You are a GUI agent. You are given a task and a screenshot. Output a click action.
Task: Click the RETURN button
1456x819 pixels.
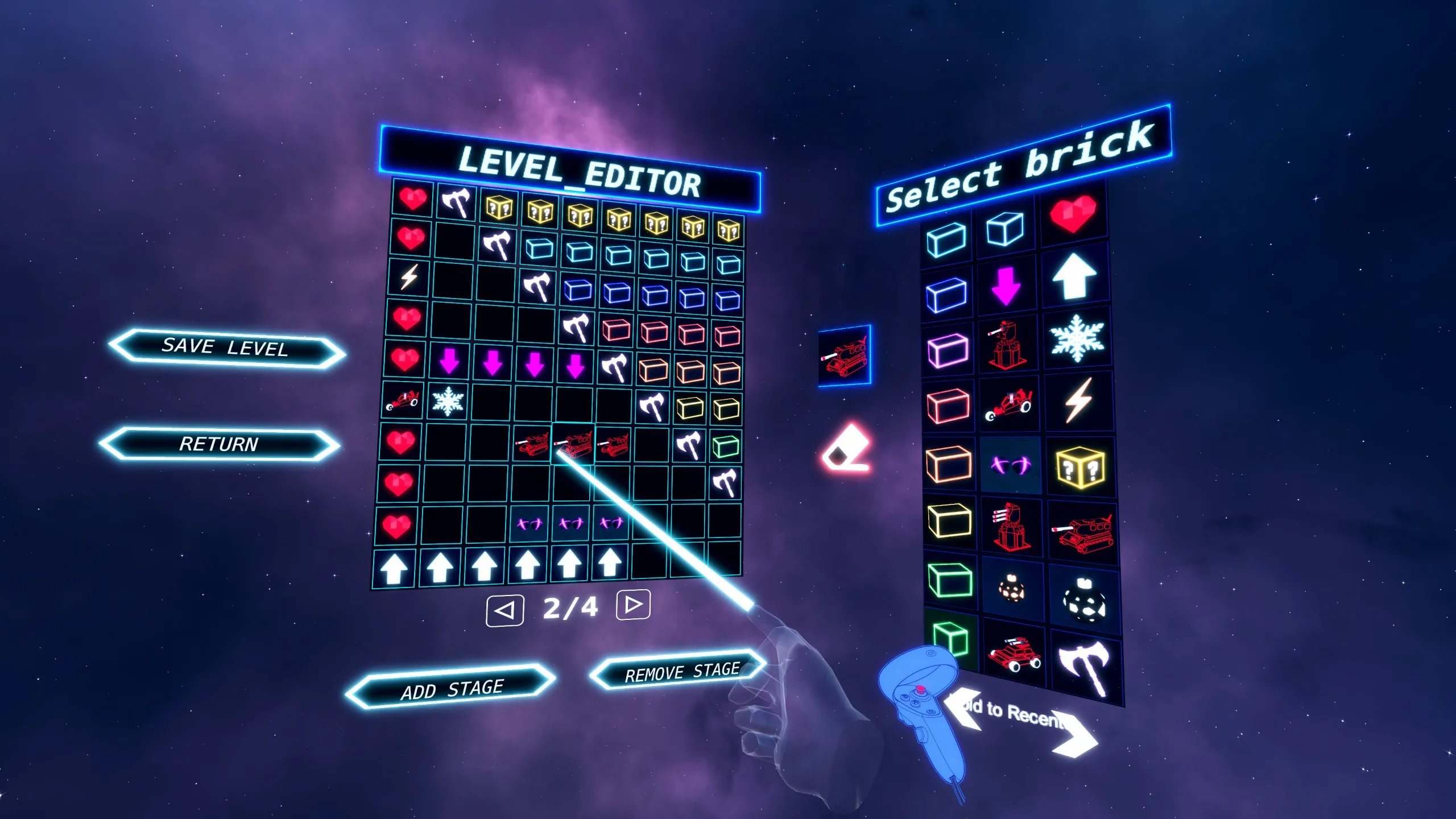(219, 444)
